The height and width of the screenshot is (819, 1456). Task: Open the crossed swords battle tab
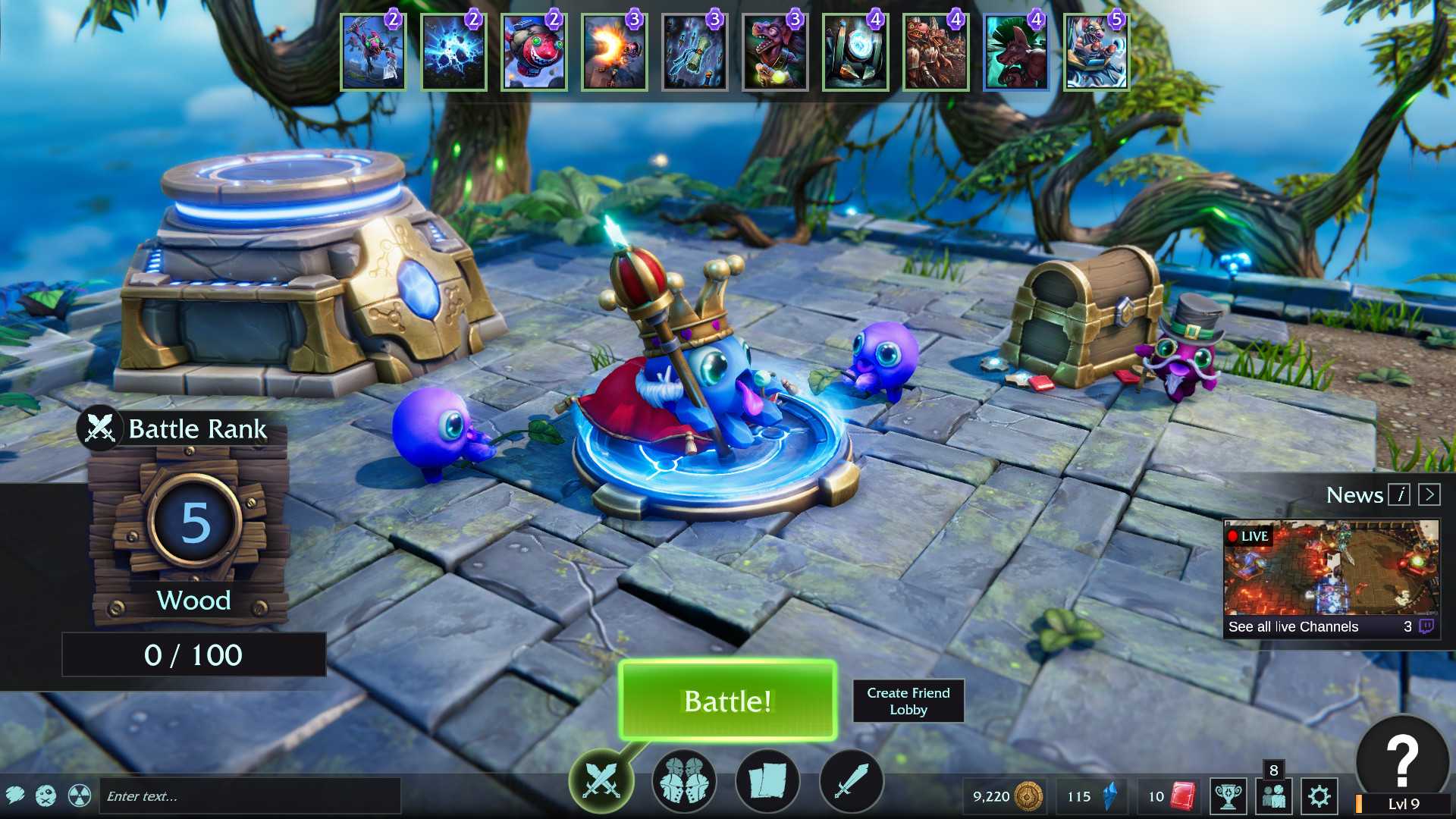(x=601, y=780)
